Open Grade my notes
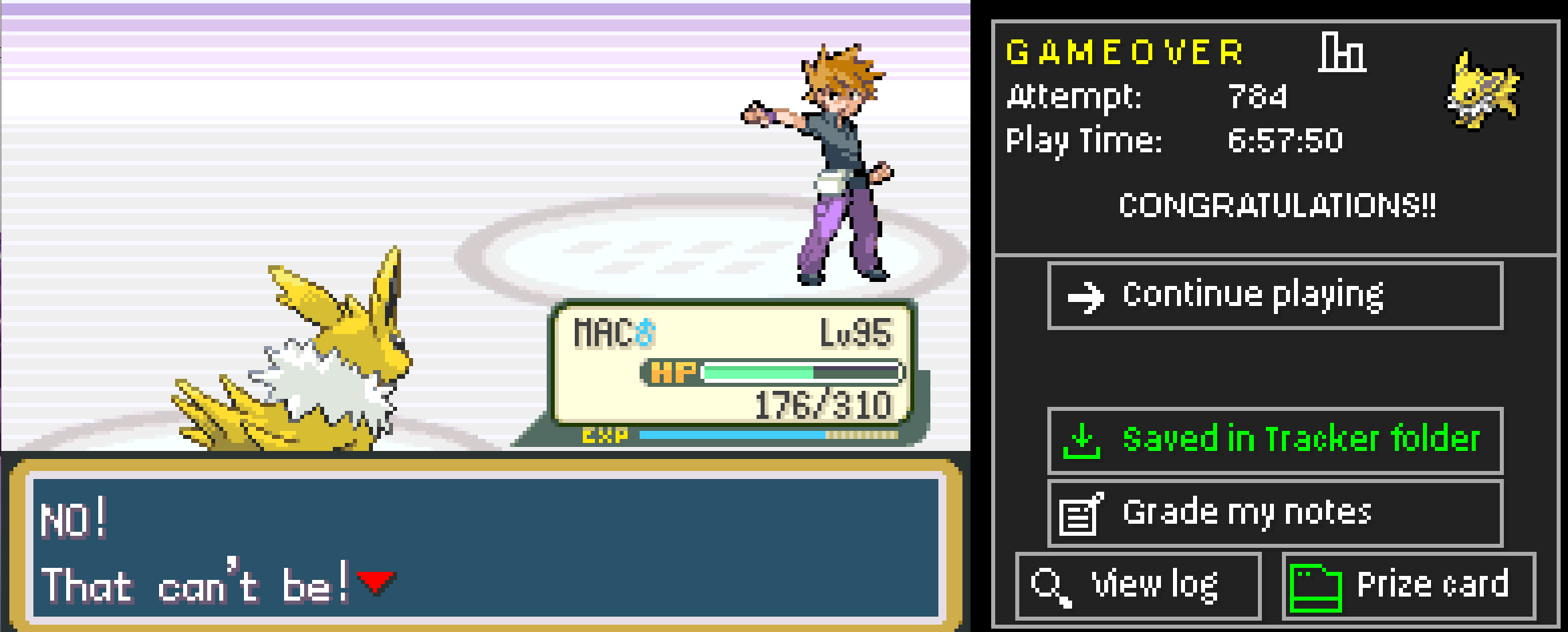This screenshot has height=632, width=1568. 1247,512
